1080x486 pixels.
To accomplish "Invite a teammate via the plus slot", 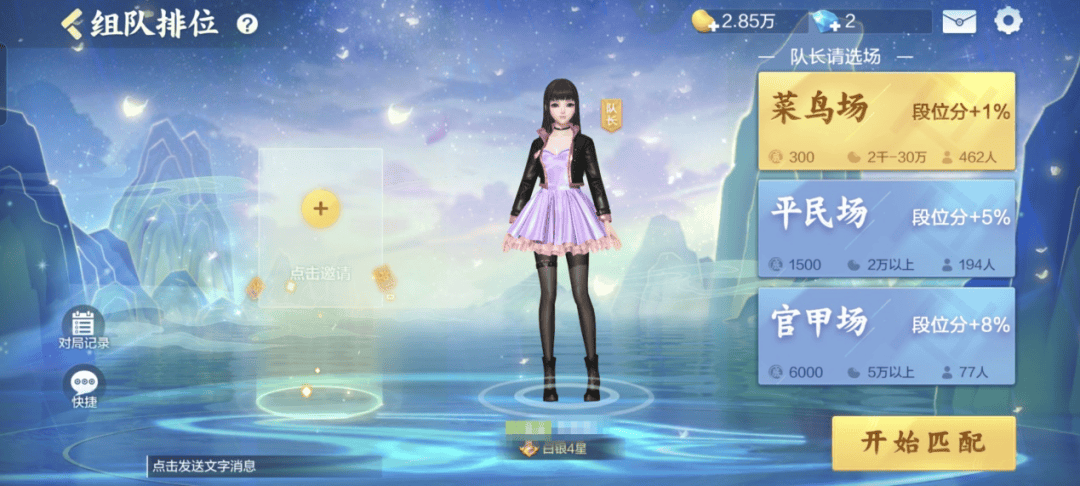I will pyautogui.click(x=320, y=208).
